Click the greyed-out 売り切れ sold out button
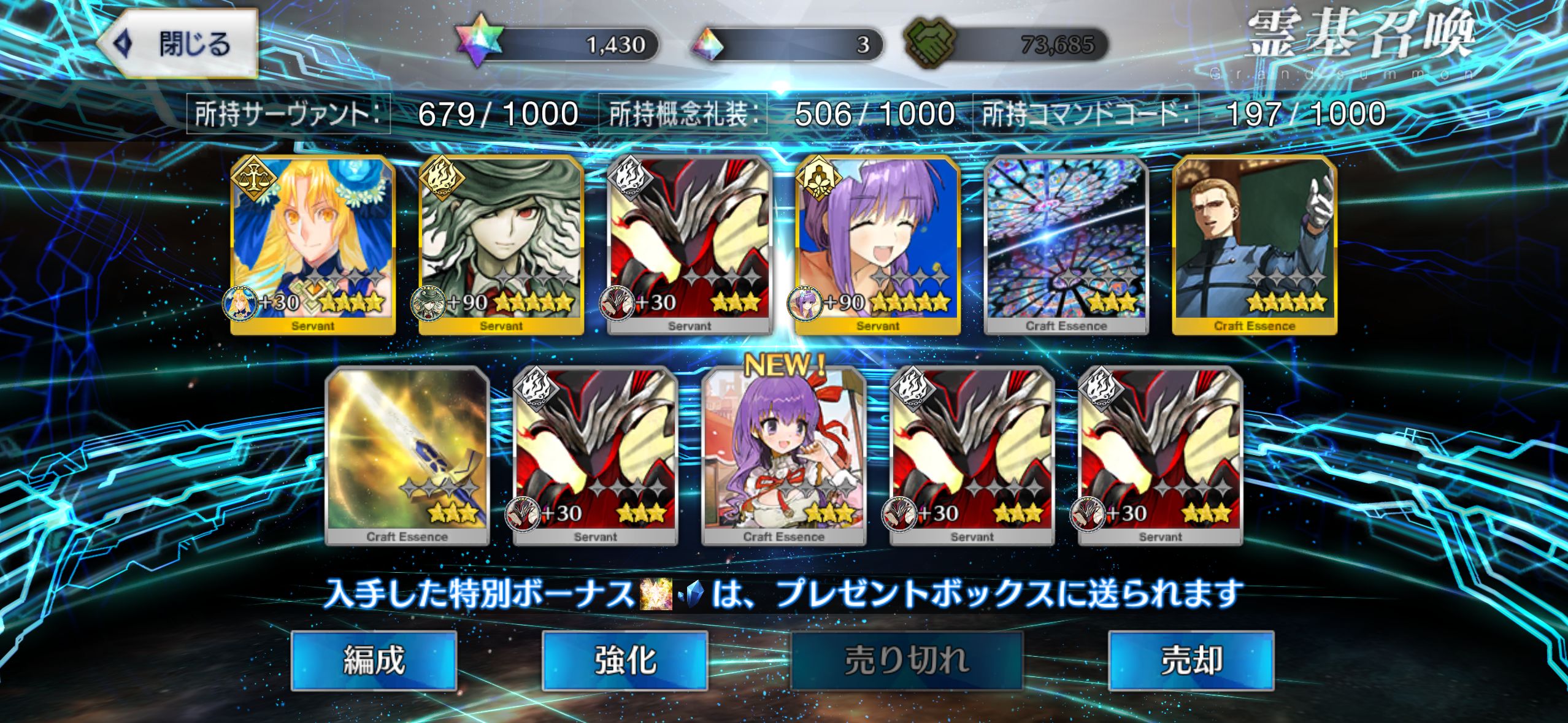1568x723 pixels. click(906, 660)
